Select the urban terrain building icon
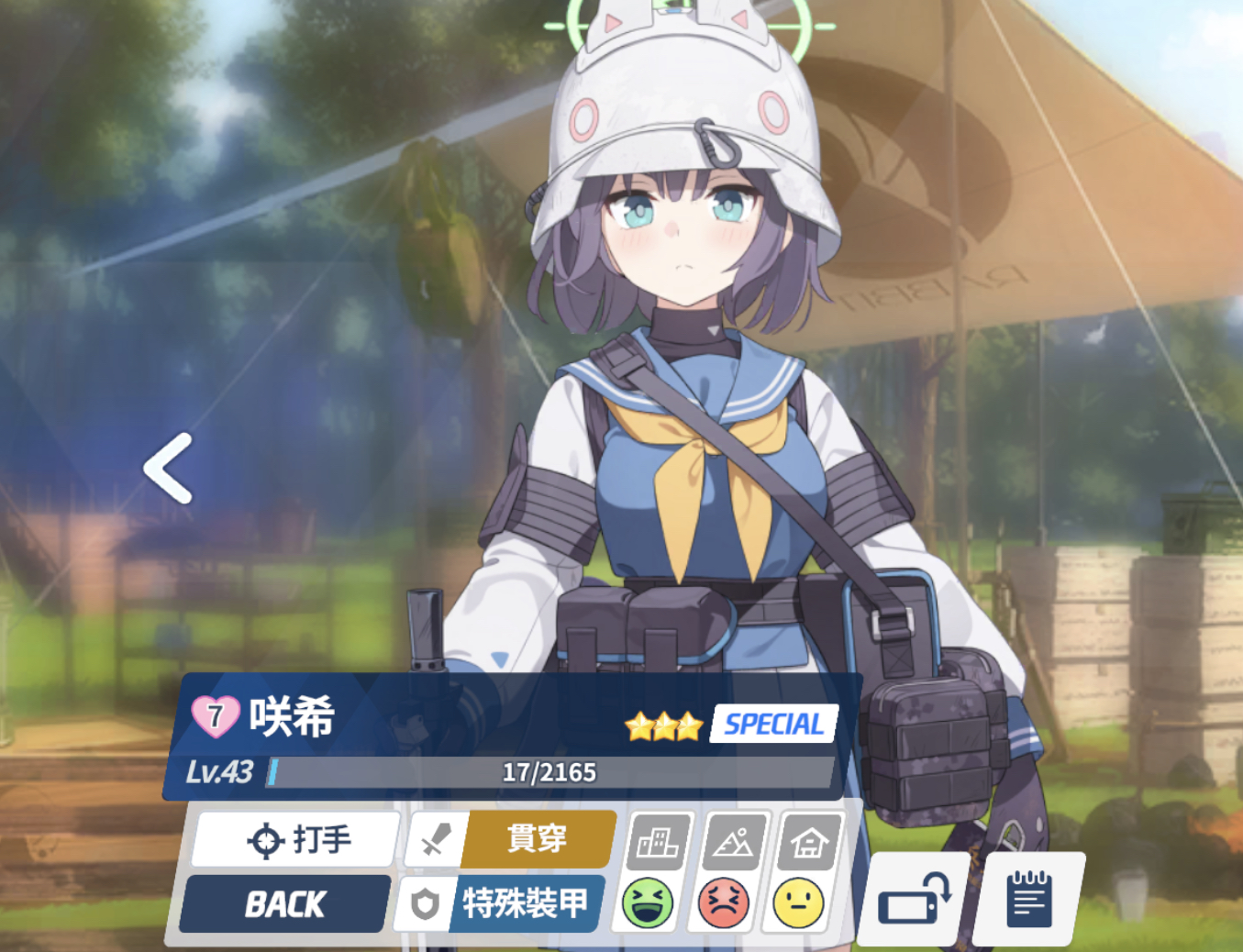The width and height of the screenshot is (1243, 952). [x=657, y=842]
